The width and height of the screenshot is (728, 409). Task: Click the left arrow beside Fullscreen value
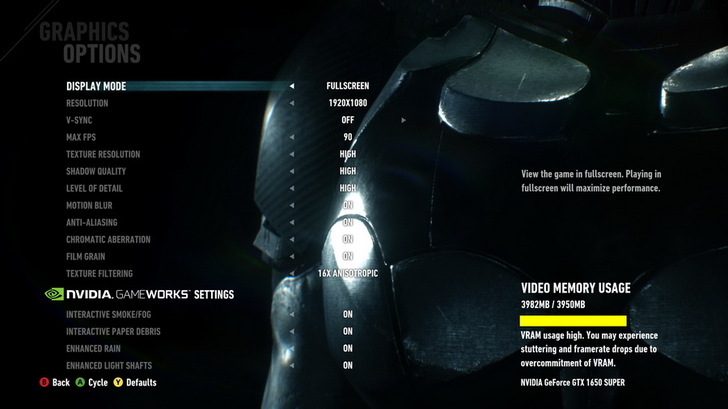[292, 86]
